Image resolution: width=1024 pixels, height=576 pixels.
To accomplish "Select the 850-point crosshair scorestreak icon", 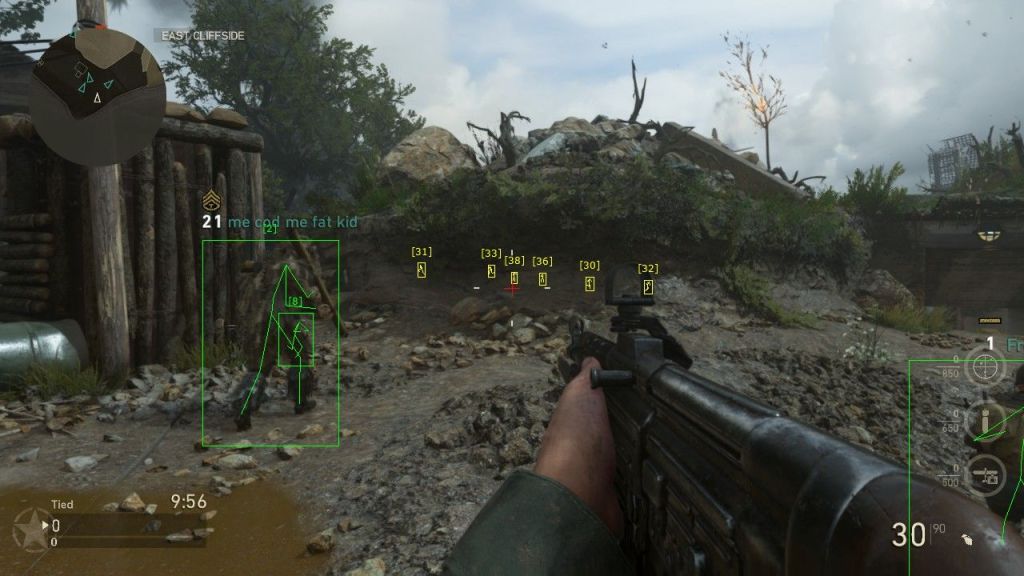I will (984, 367).
